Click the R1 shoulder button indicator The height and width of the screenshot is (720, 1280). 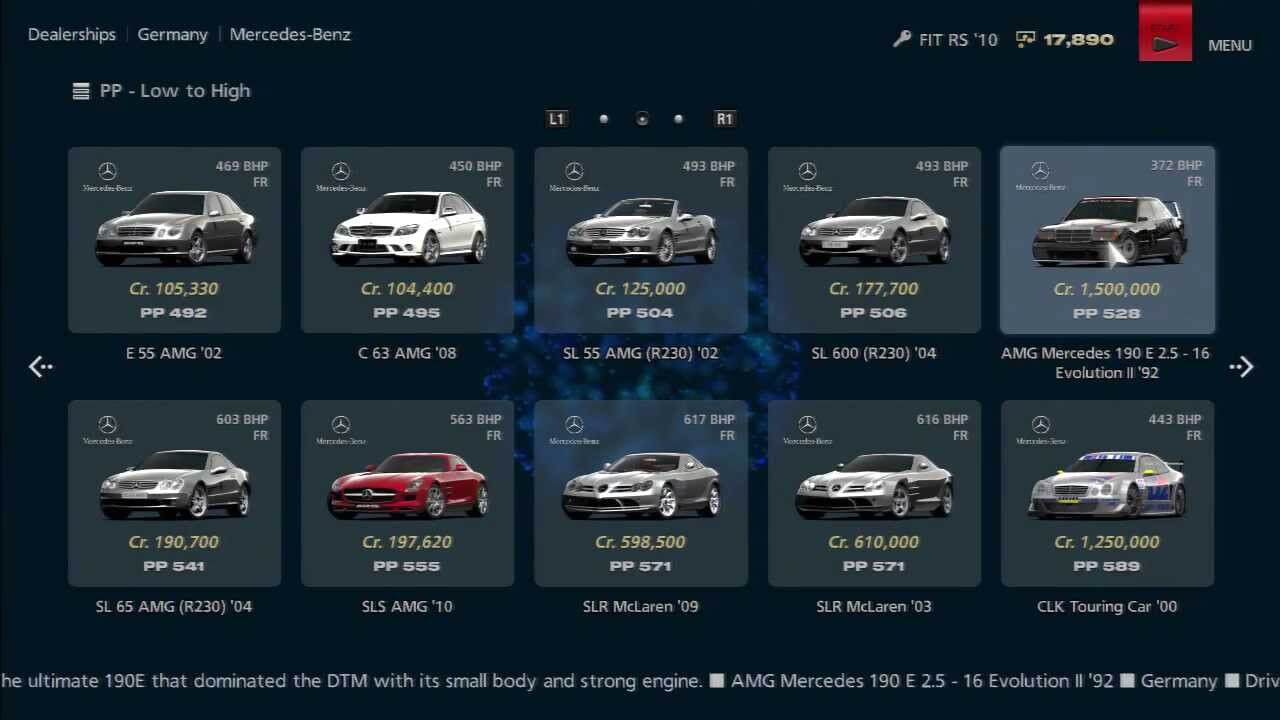(724, 118)
